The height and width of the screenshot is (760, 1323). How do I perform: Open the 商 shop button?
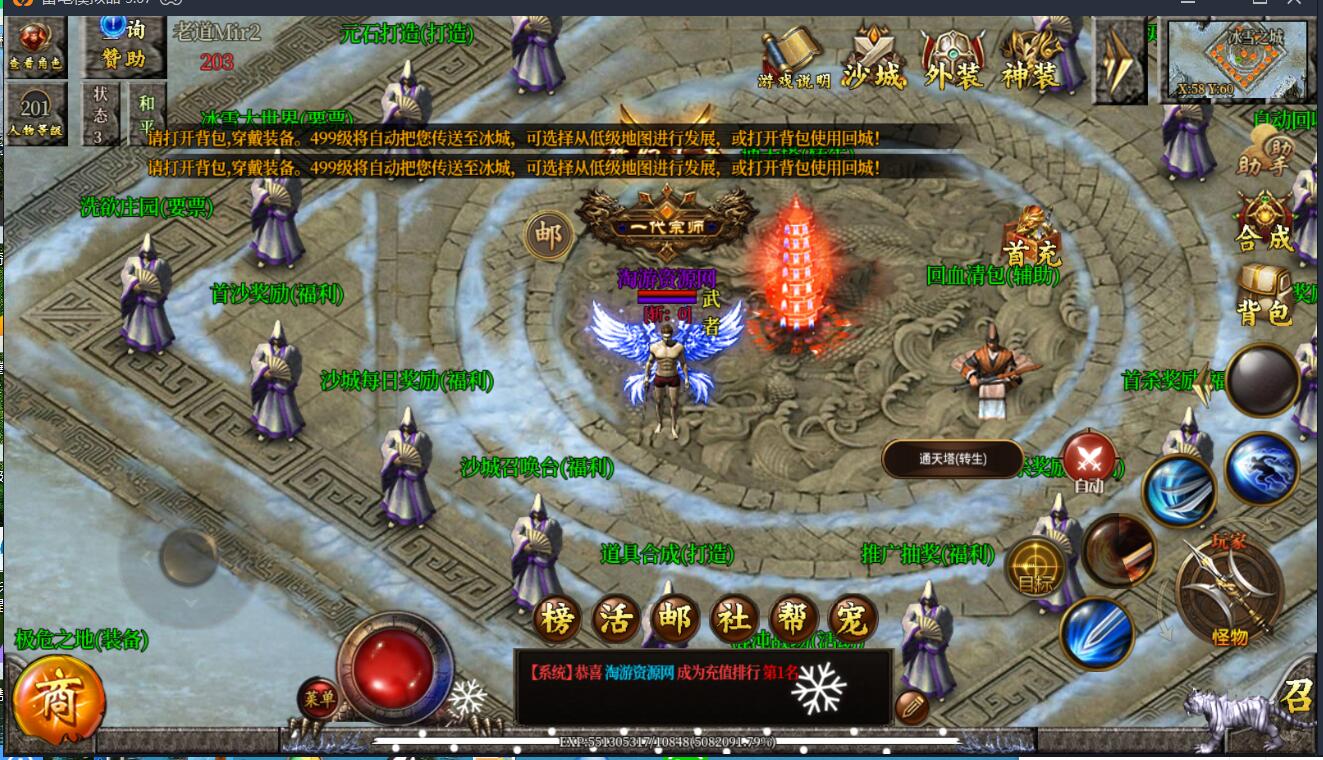[x=59, y=701]
